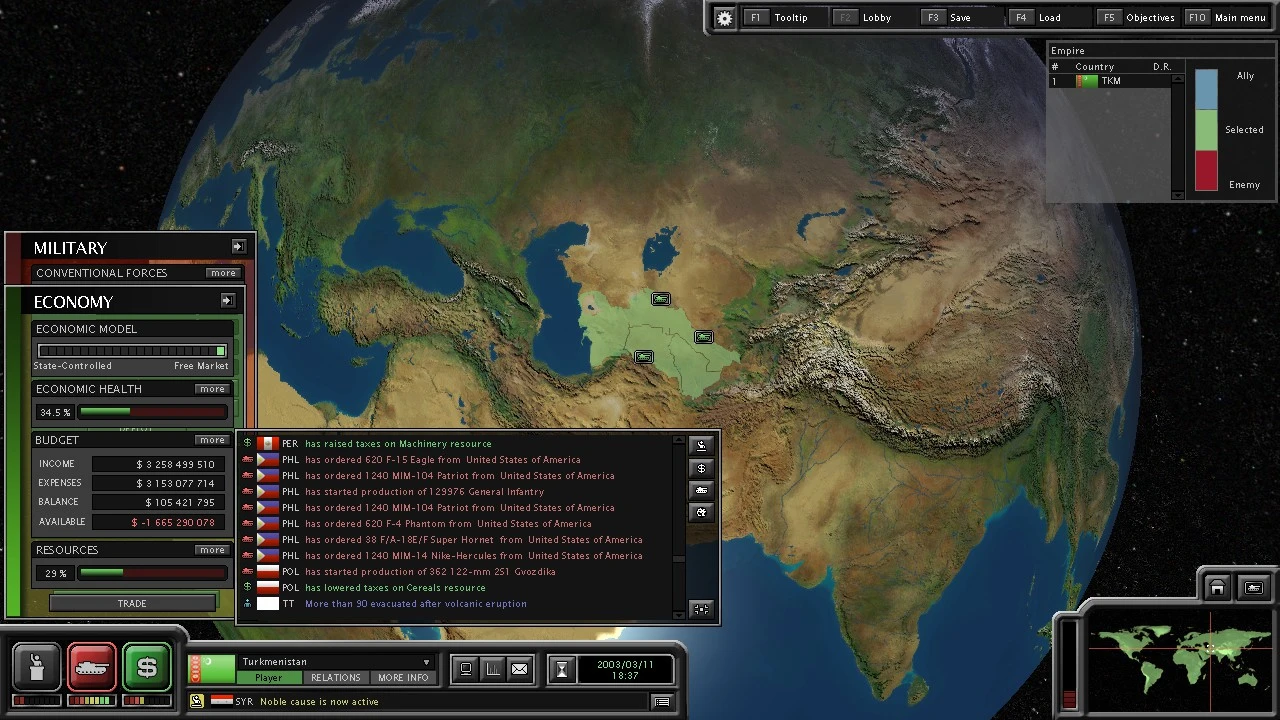Screen dimensions: 1280x720
Task: Open the statistics chart icon in bottom bar
Action: (x=492, y=668)
